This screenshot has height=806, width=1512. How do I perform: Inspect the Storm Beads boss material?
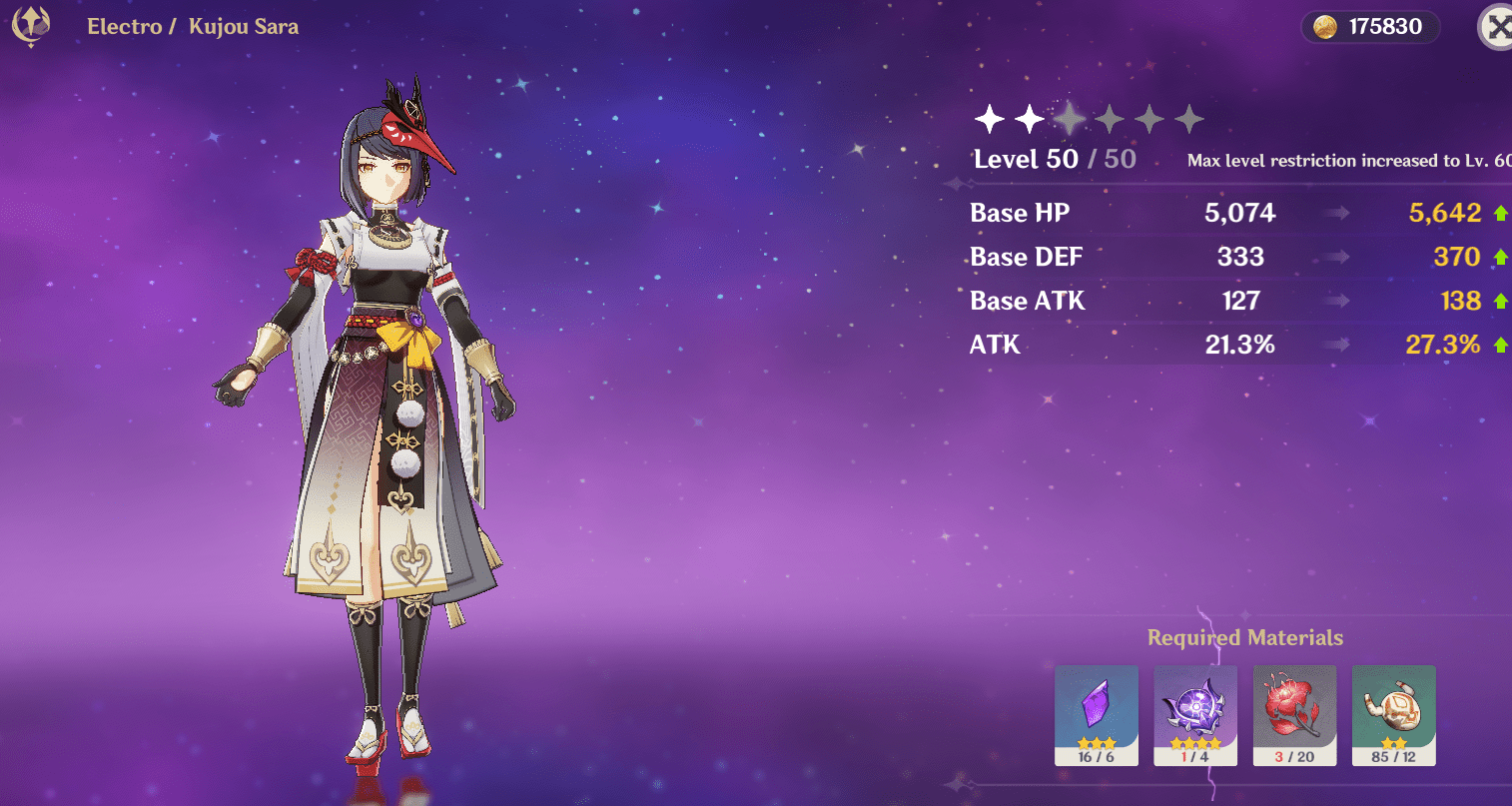1195,714
